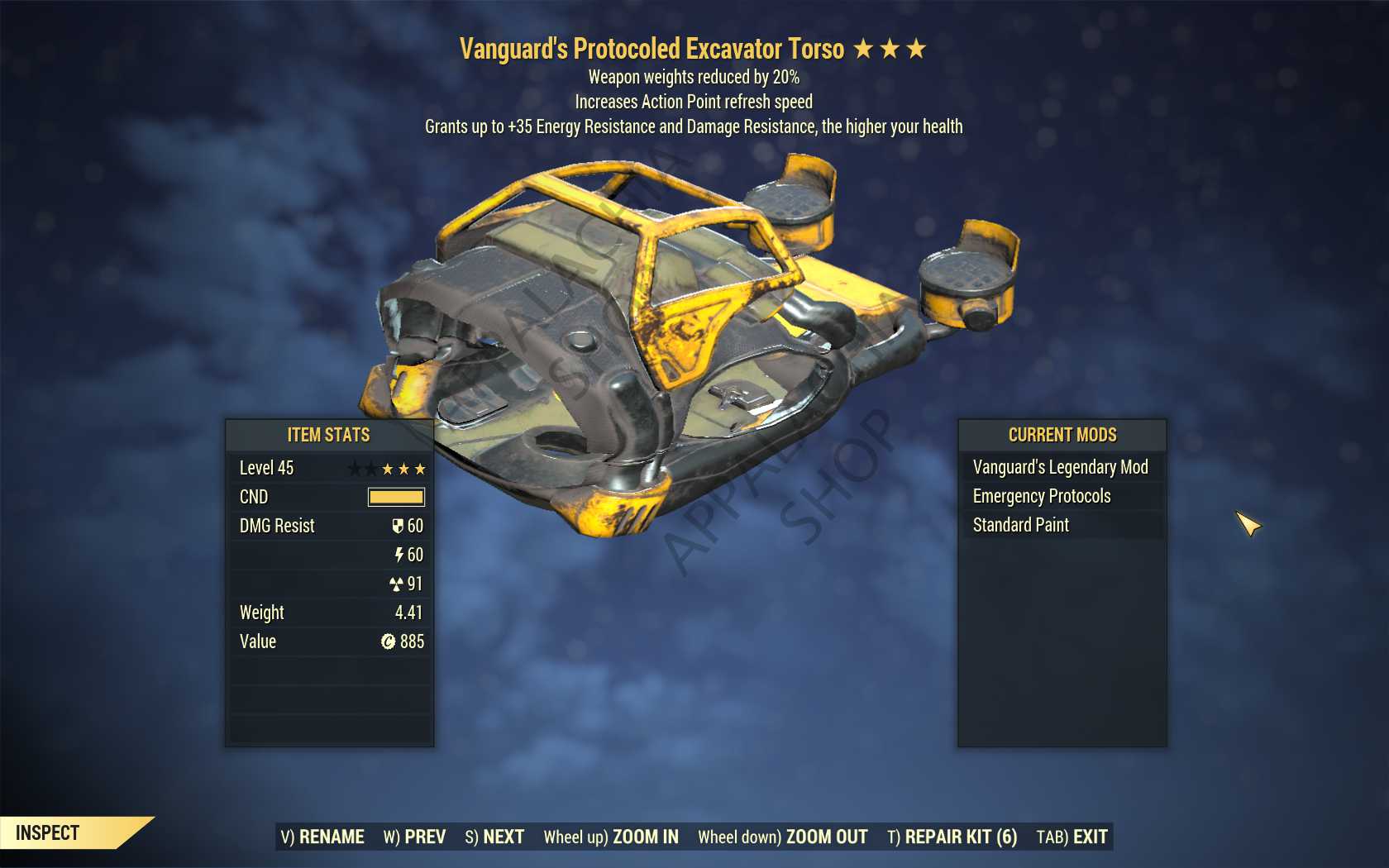Select ZOOM OUT on the bottom bar
This screenshot has height=868, width=1389.
782,837
